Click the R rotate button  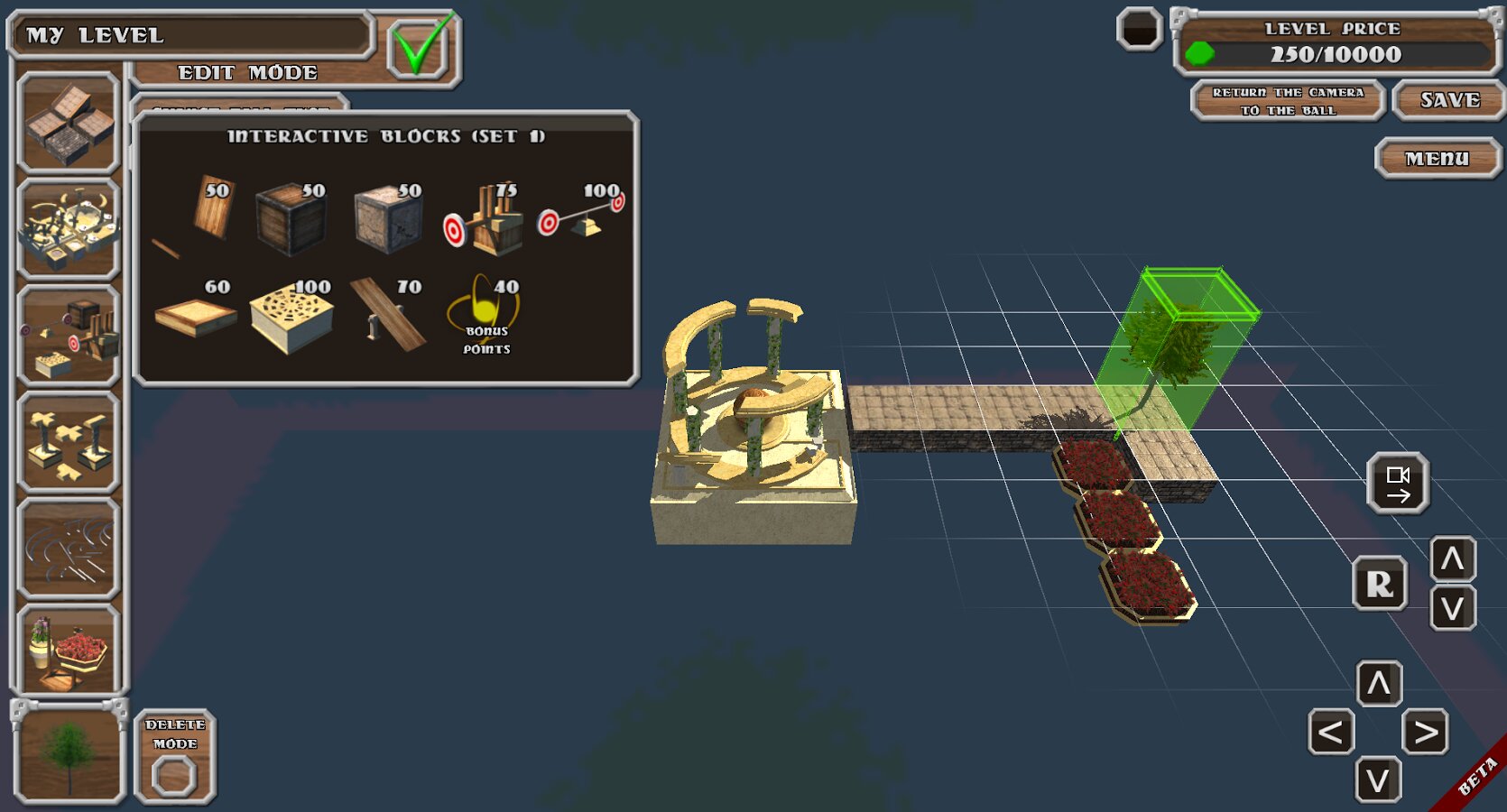point(1379,584)
